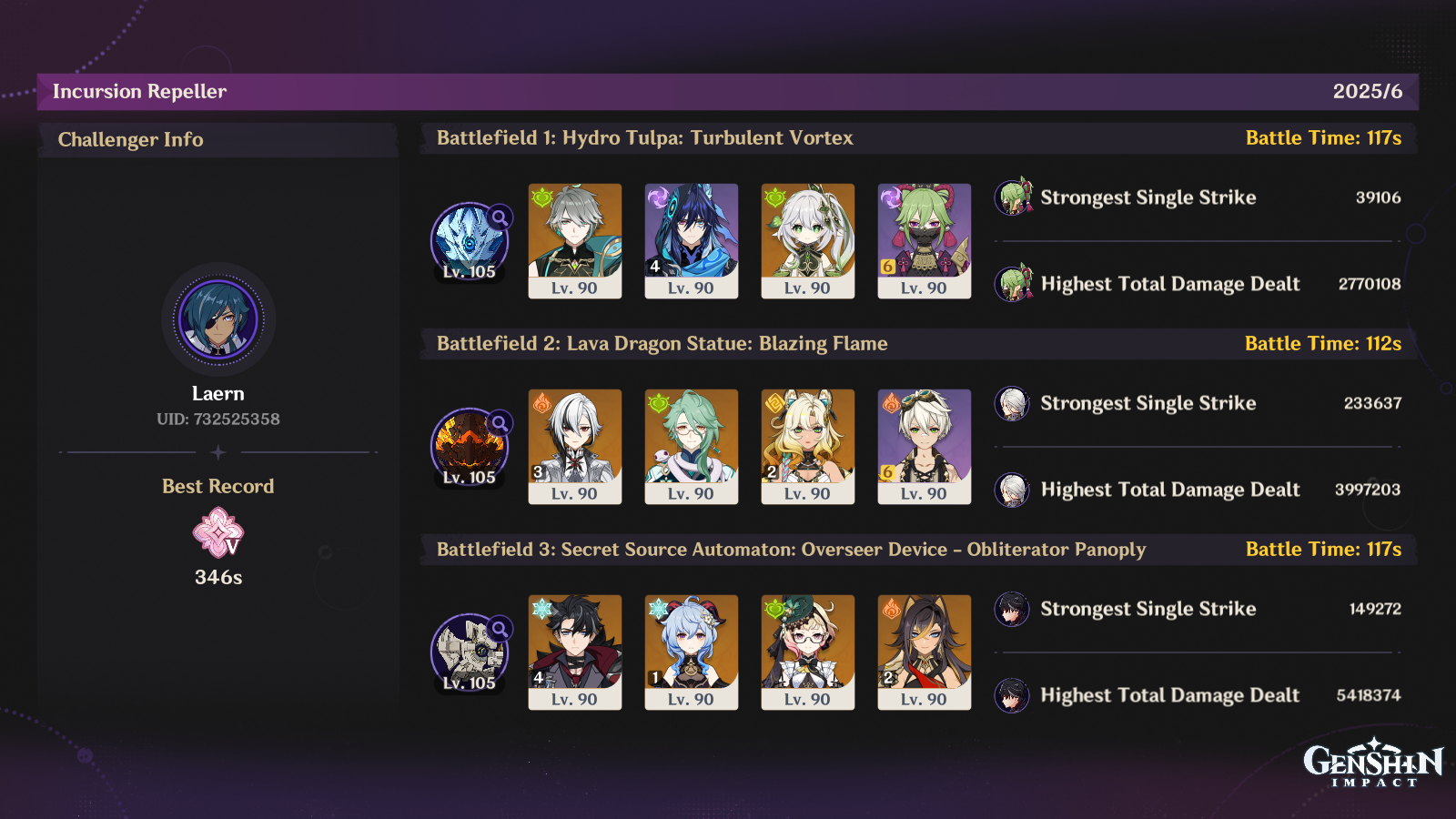
Task: Click the Challenger Info header
Action: coord(130,139)
